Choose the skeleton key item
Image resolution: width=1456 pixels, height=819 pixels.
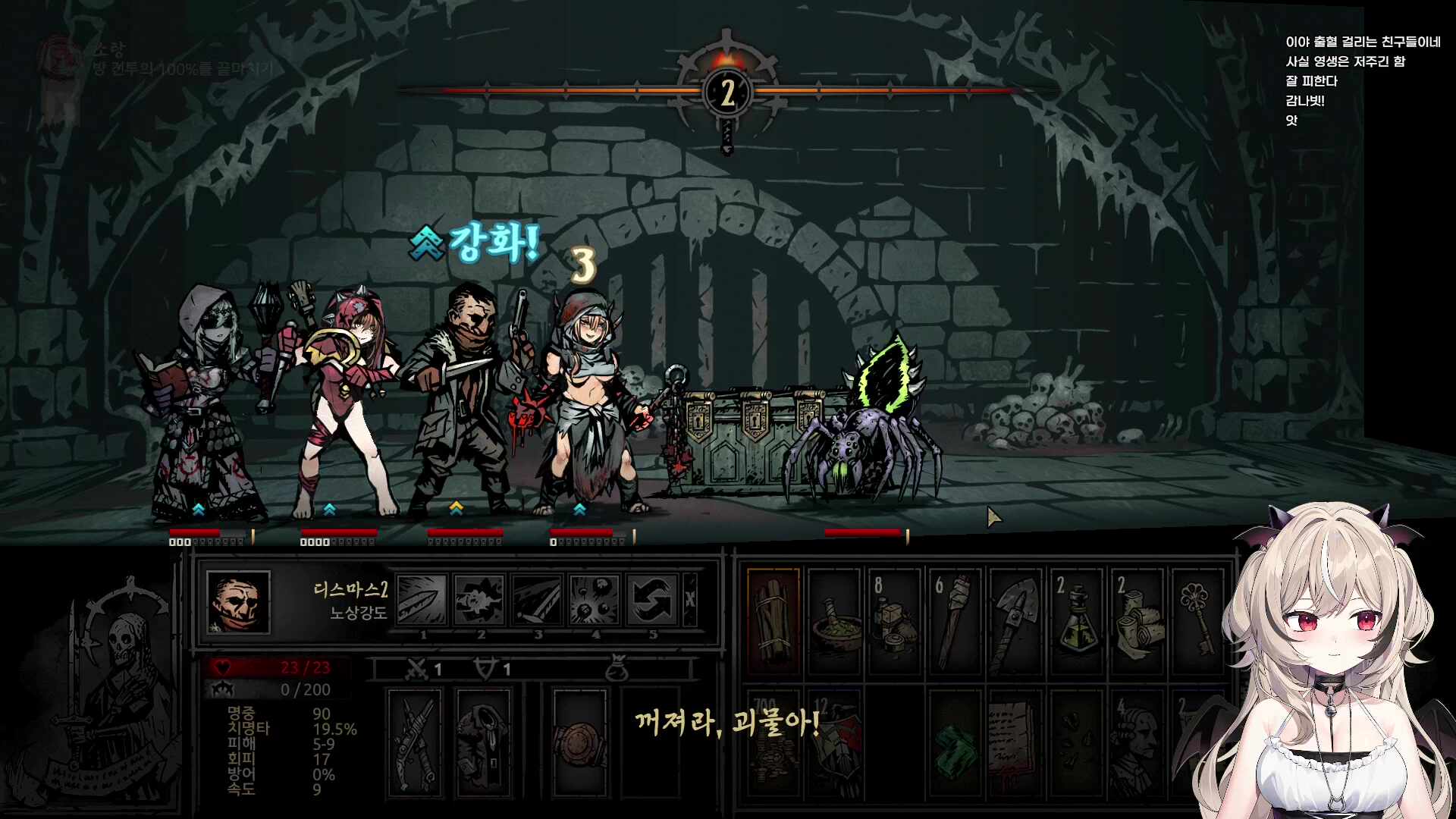[x=1197, y=622]
